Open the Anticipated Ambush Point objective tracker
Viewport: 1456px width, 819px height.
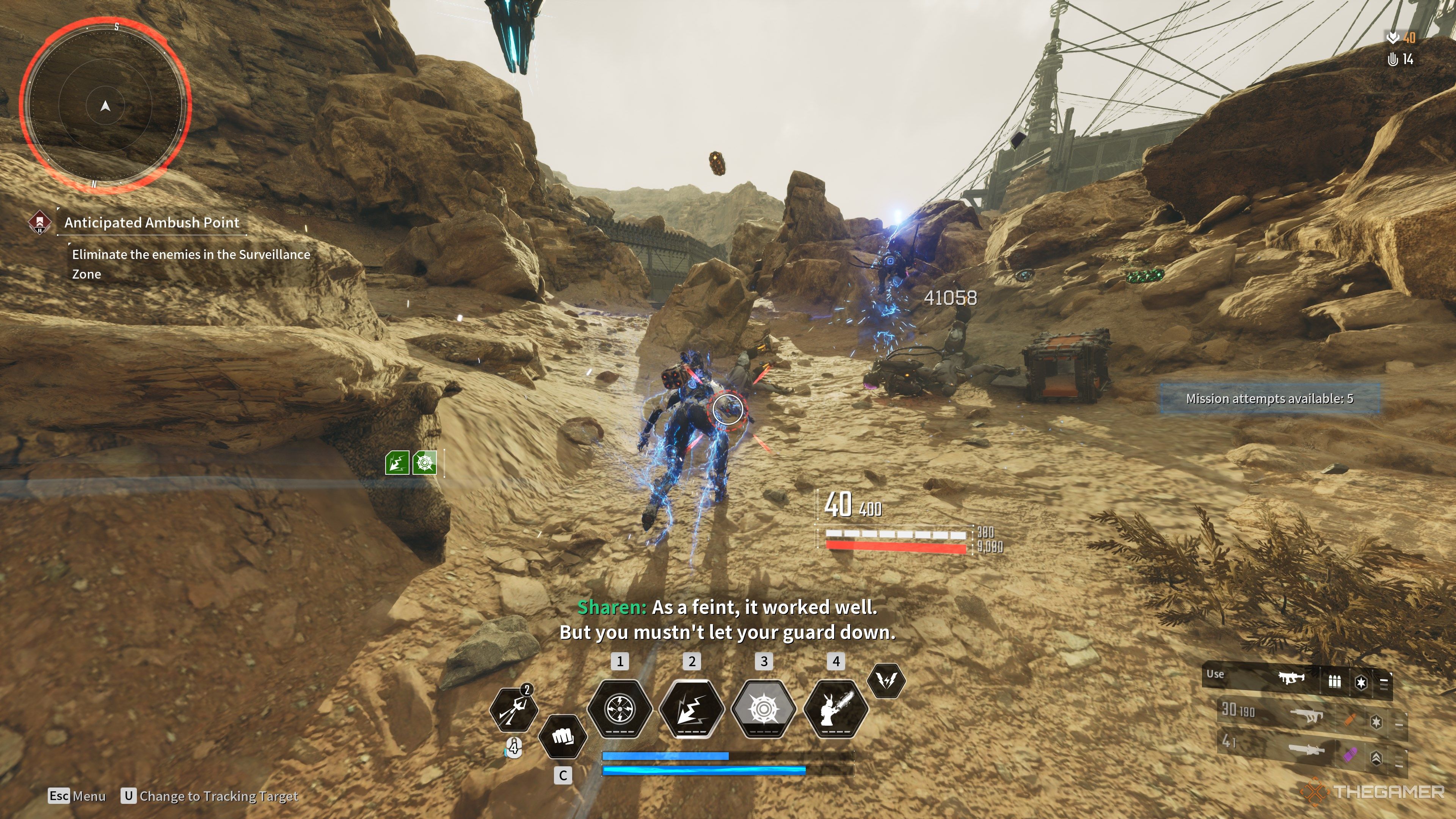pyautogui.click(x=152, y=222)
